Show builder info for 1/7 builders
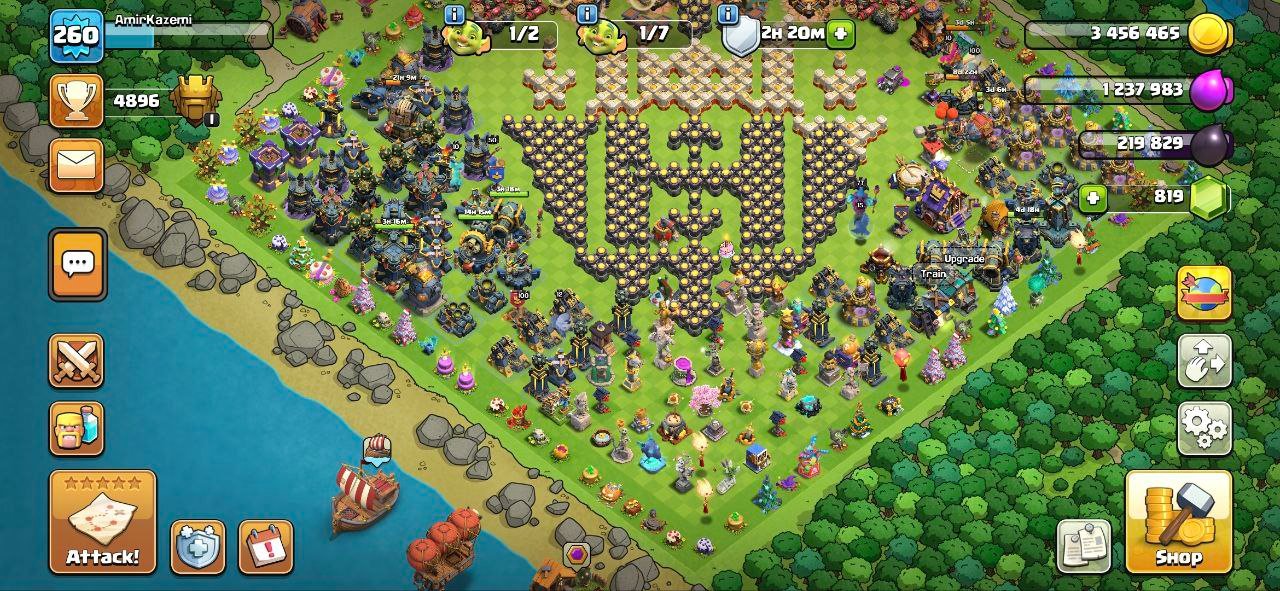The image size is (1280, 591). click(587, 14)
